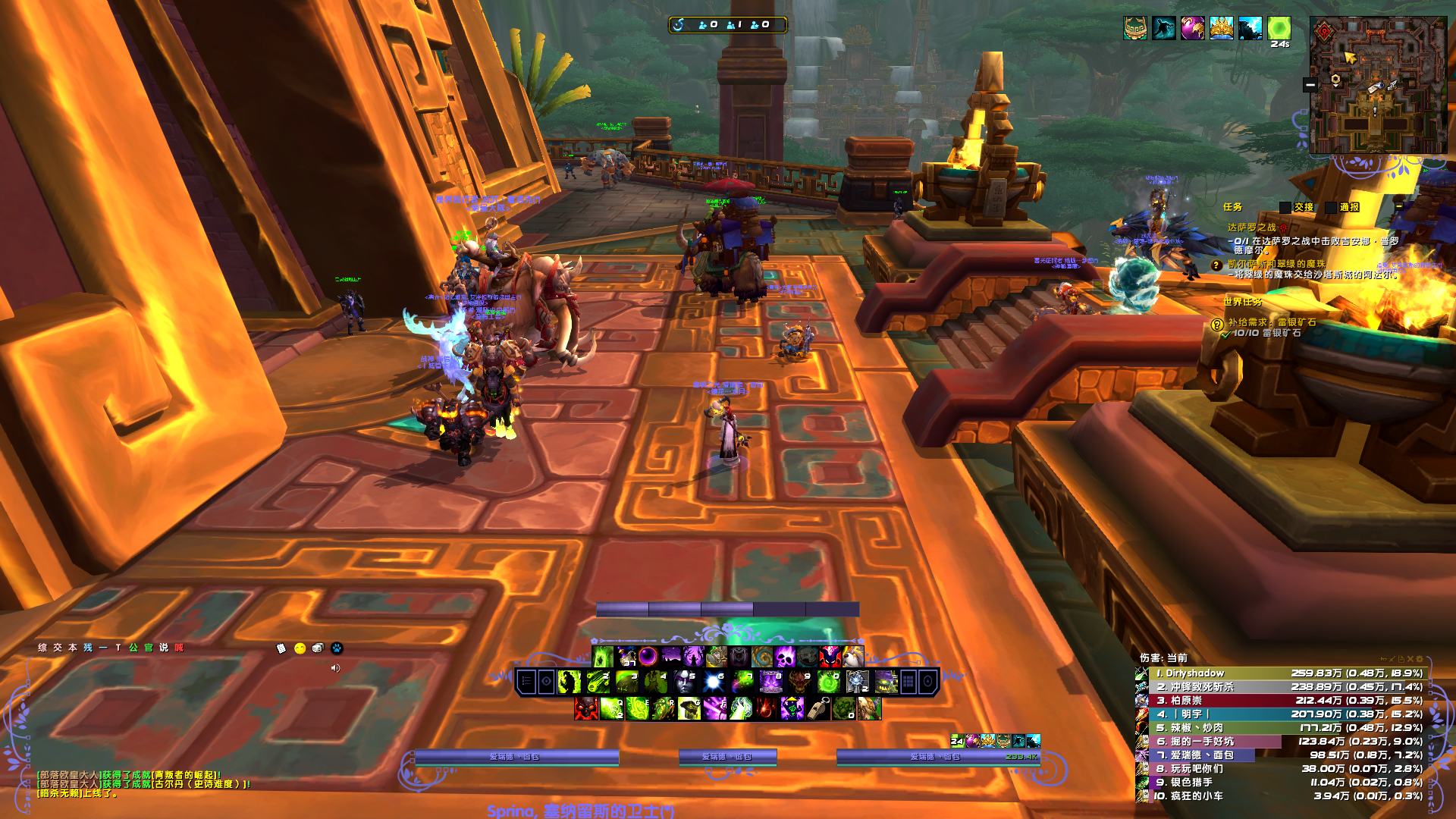
Task: Check the 通报 checkbox in the quest tracker
Action: [x=1329, y=207]
